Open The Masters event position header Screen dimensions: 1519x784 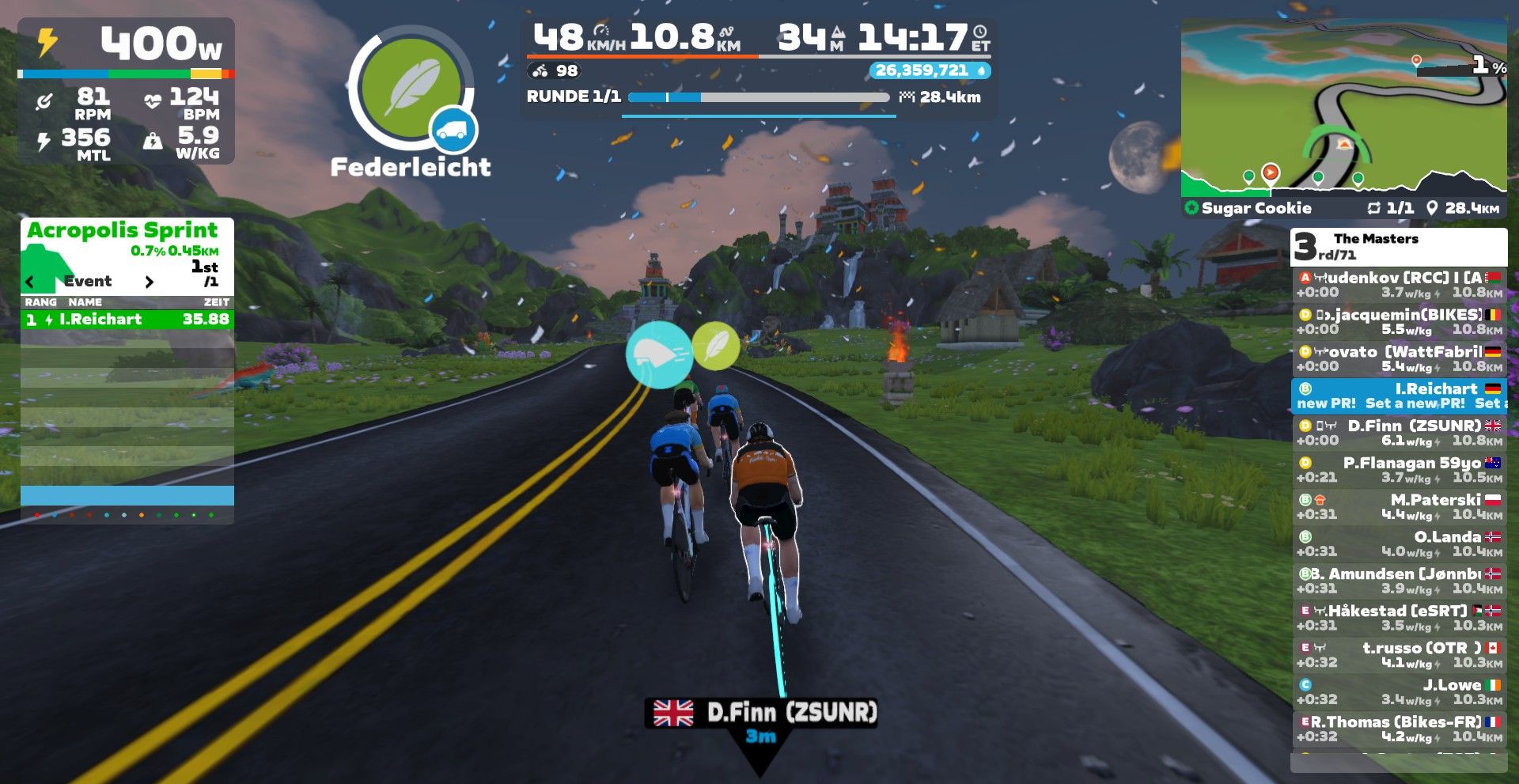click(x=1398, y=247)
